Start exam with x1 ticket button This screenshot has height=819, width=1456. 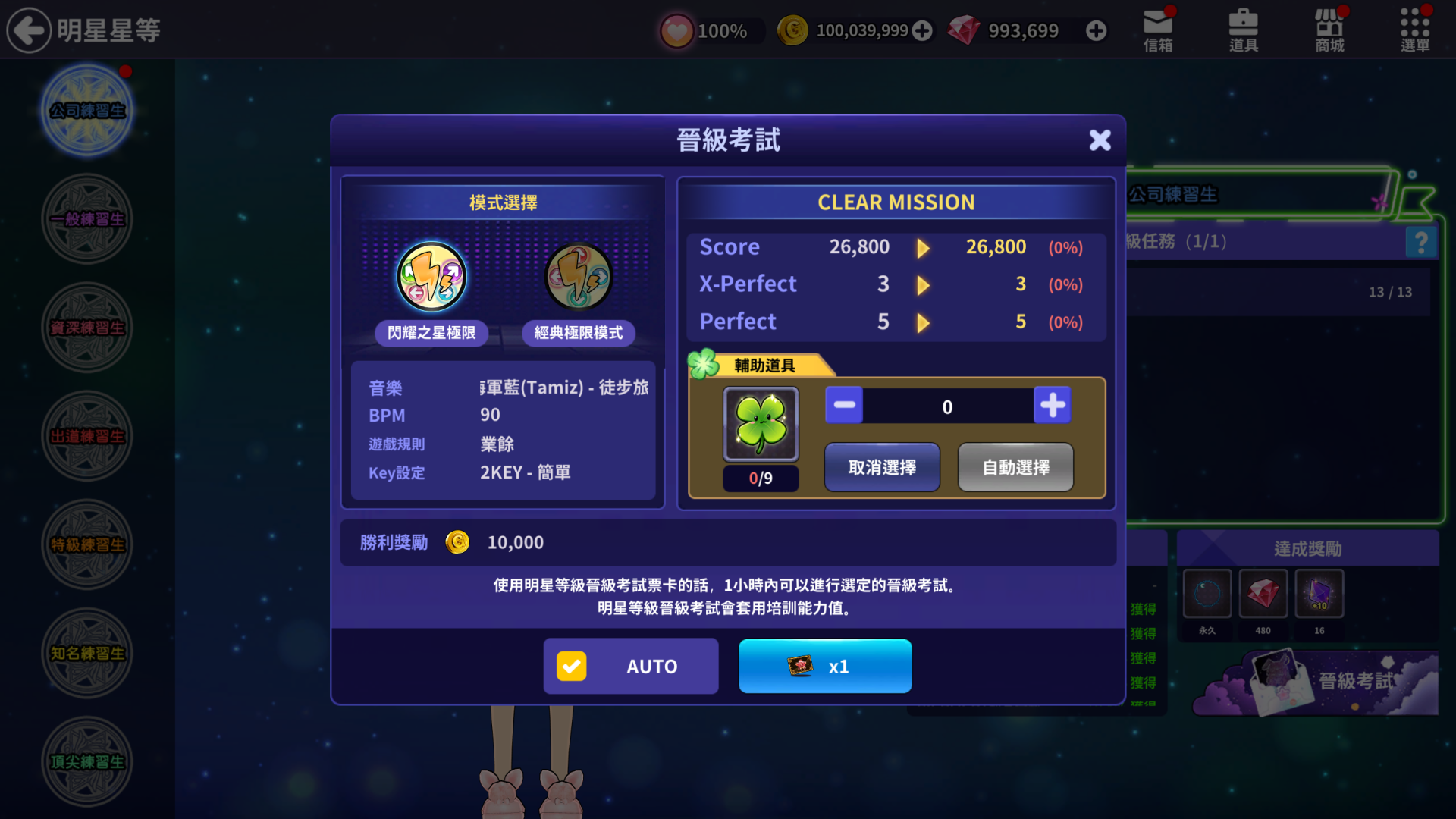[825, 667]
